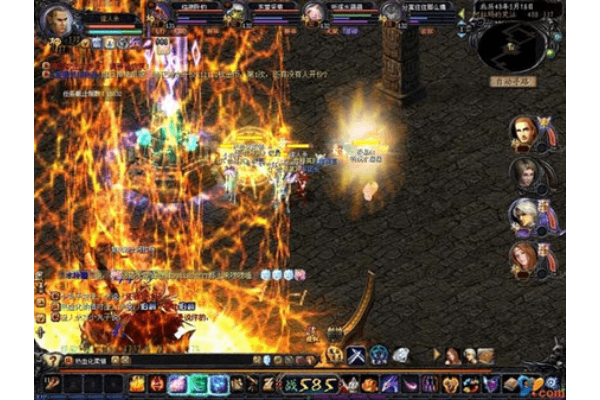Select the player's own portrait

tap(60, 19)
